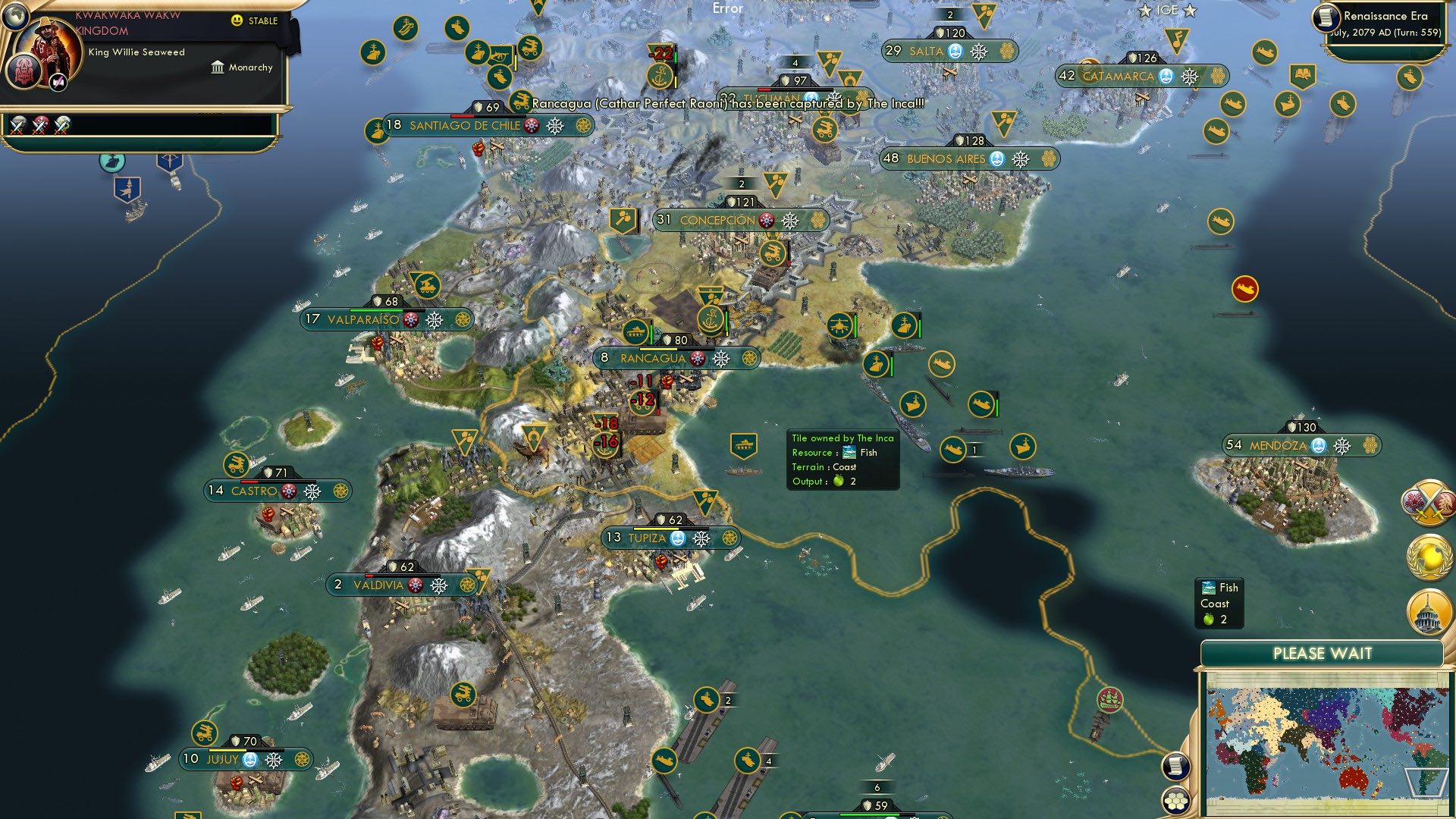
Task: Click the Monarchy government icon
Action: click(x=218, y=67)
